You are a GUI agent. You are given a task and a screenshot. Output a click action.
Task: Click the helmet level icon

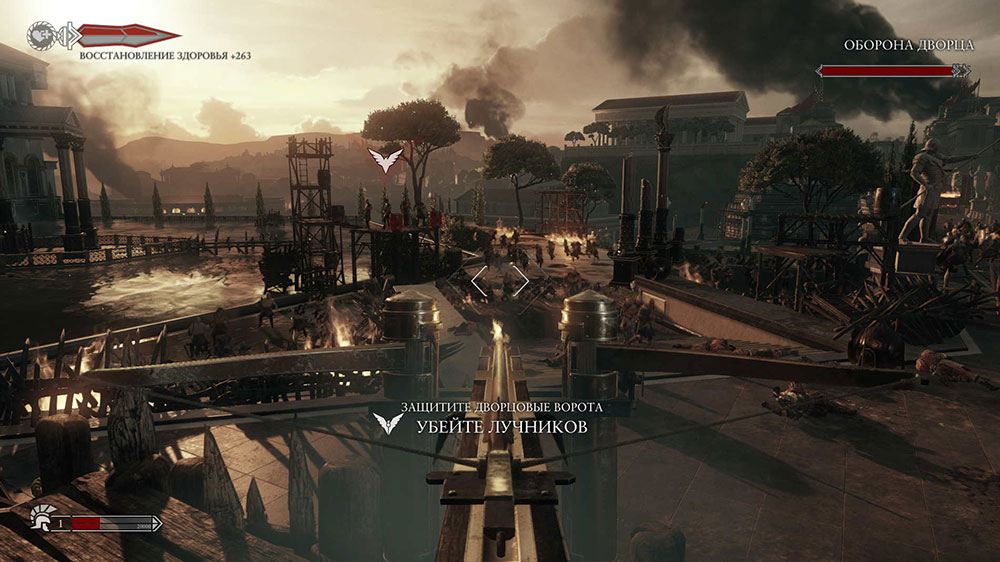click(42, 519)
